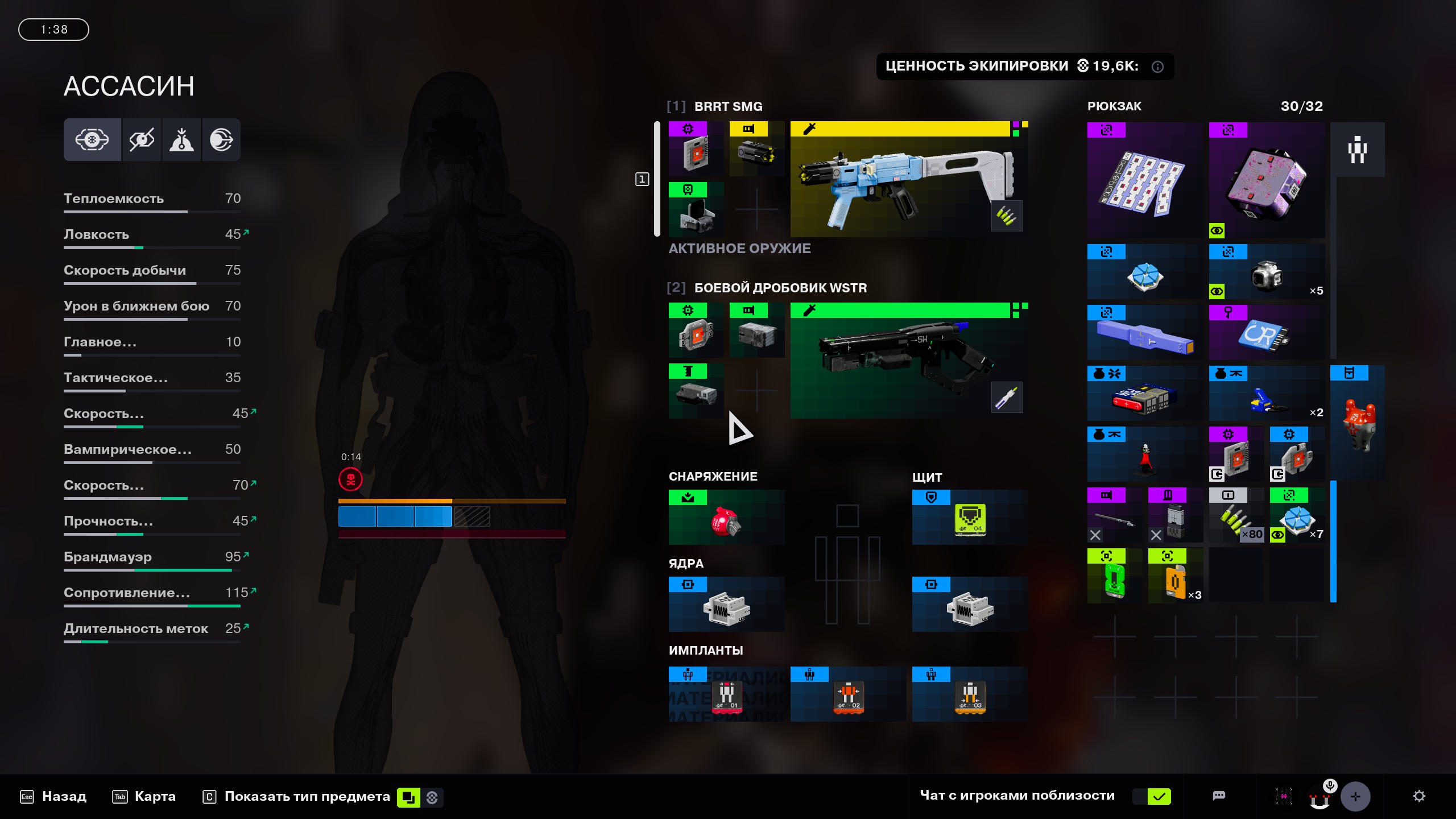
Task: Select the purple cube backpack item
Action: pyautogui.click(x=1267, y=180)
